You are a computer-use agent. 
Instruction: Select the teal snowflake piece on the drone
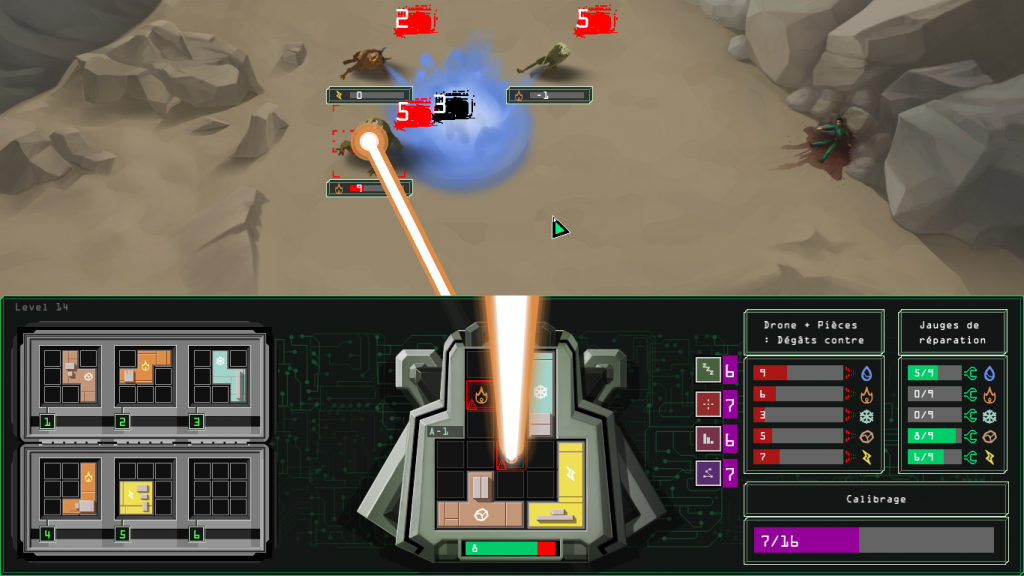(541, 390)
